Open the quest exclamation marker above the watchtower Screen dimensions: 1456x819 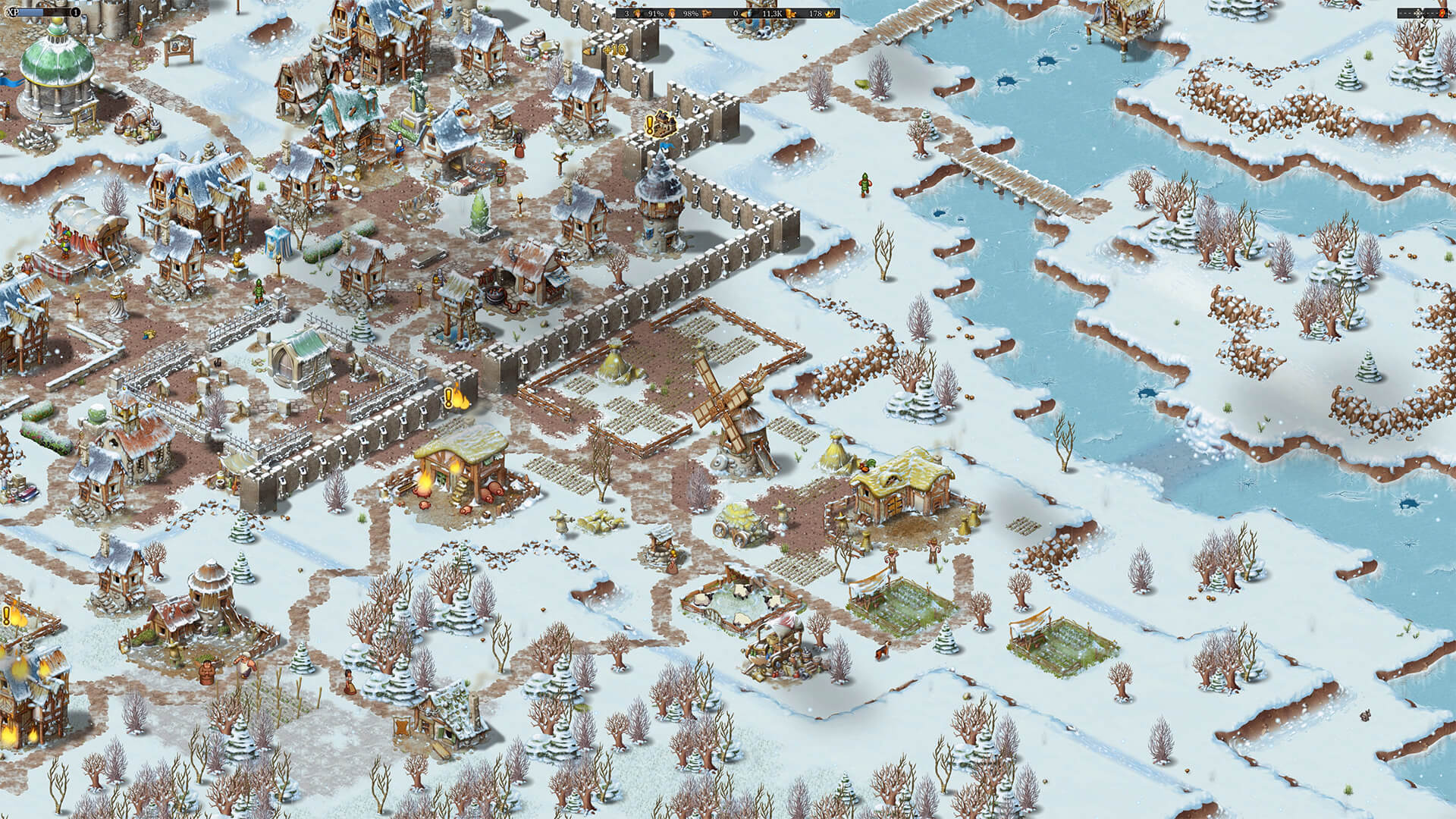click(x=650, y=124)
